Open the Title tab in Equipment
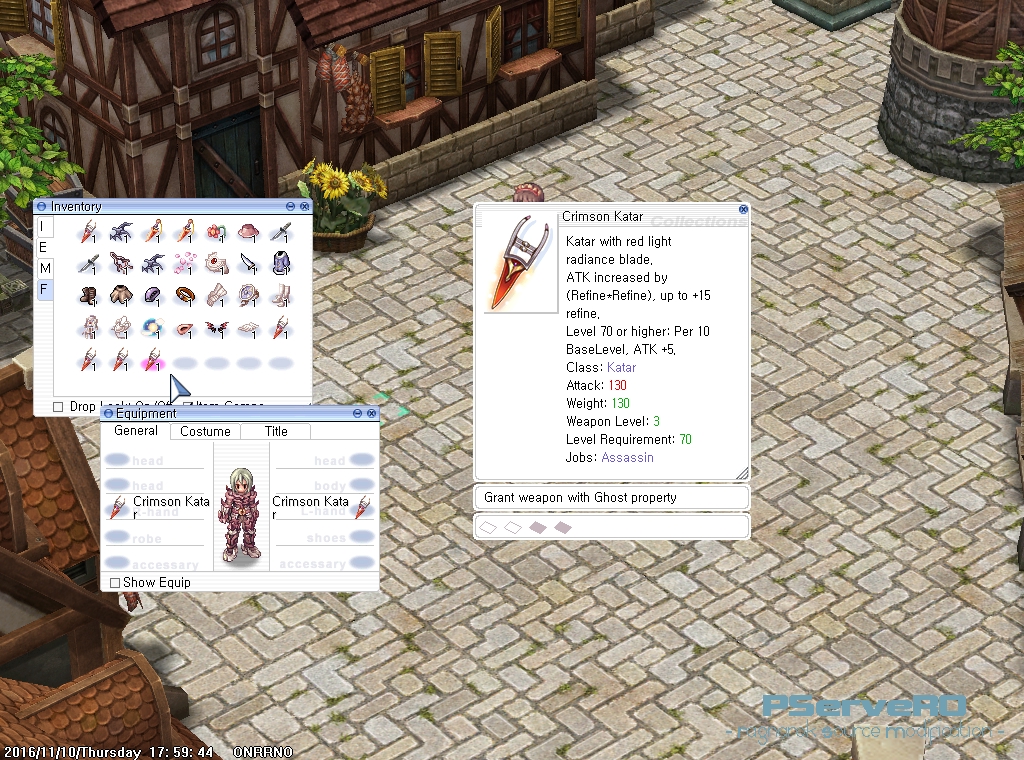The image size is (1024, 760). click(x=276, y=432)
